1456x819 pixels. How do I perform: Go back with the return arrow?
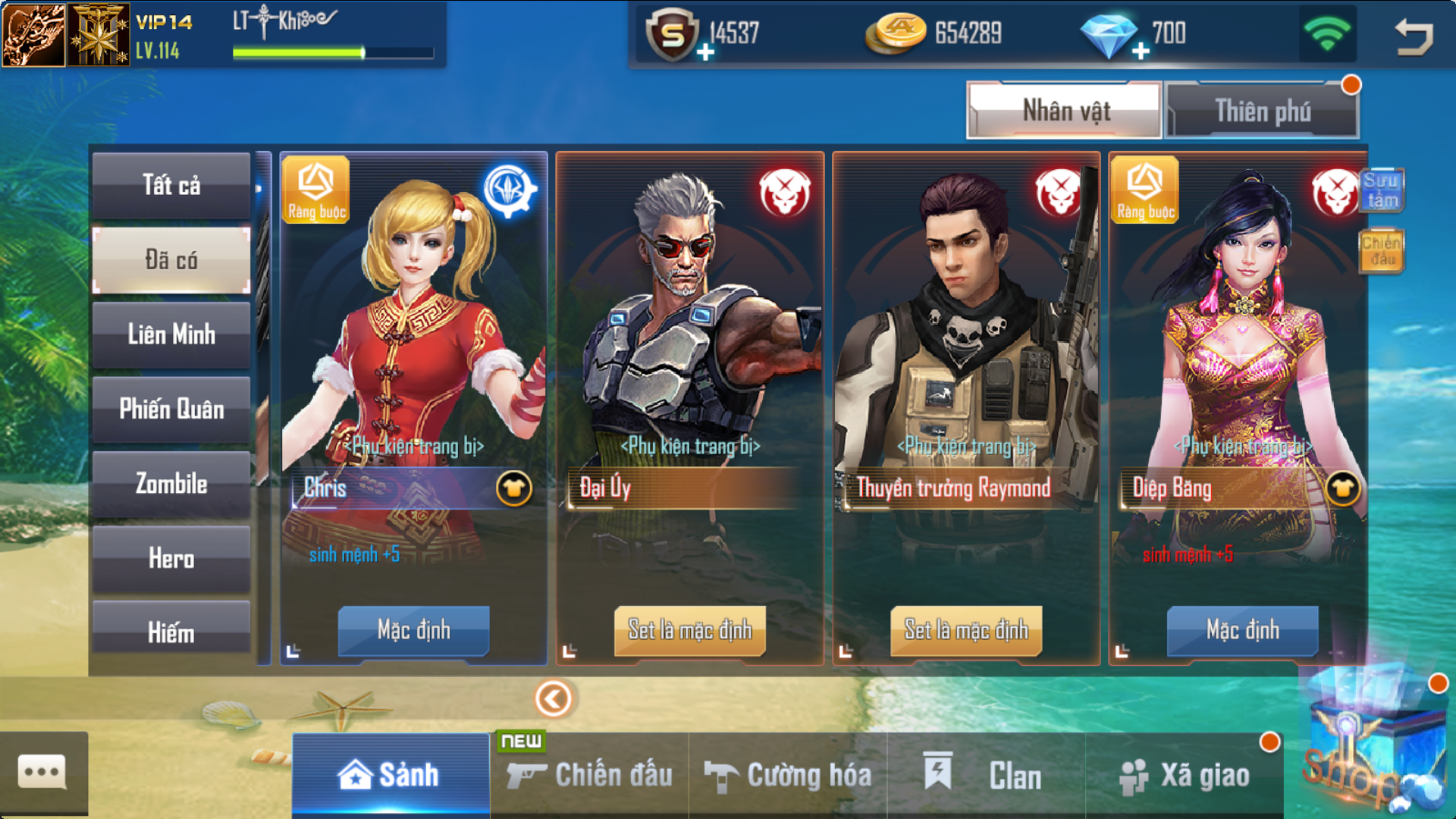[1414, 36]
